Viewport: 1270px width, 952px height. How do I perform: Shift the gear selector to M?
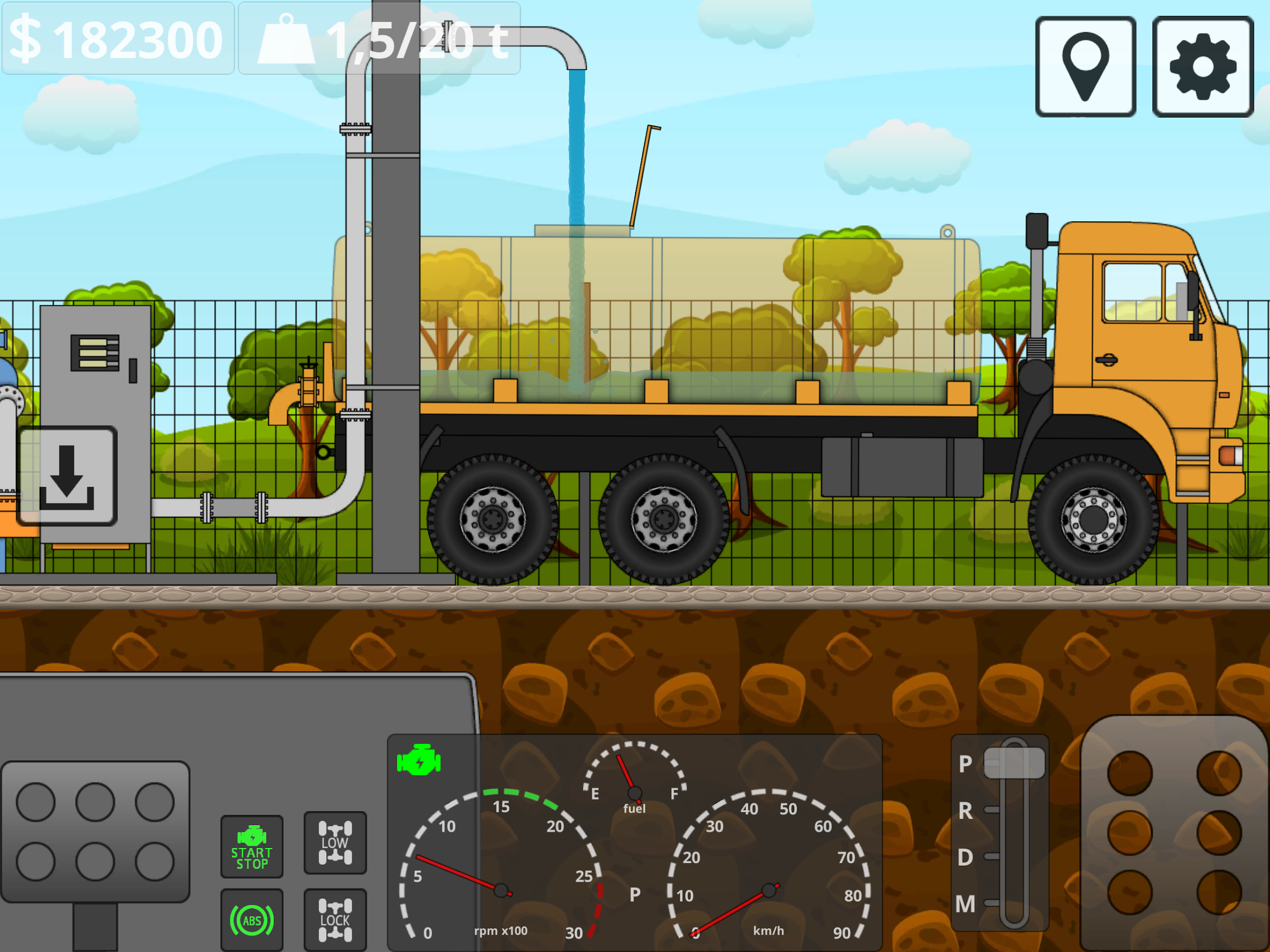tap(992, 903)
